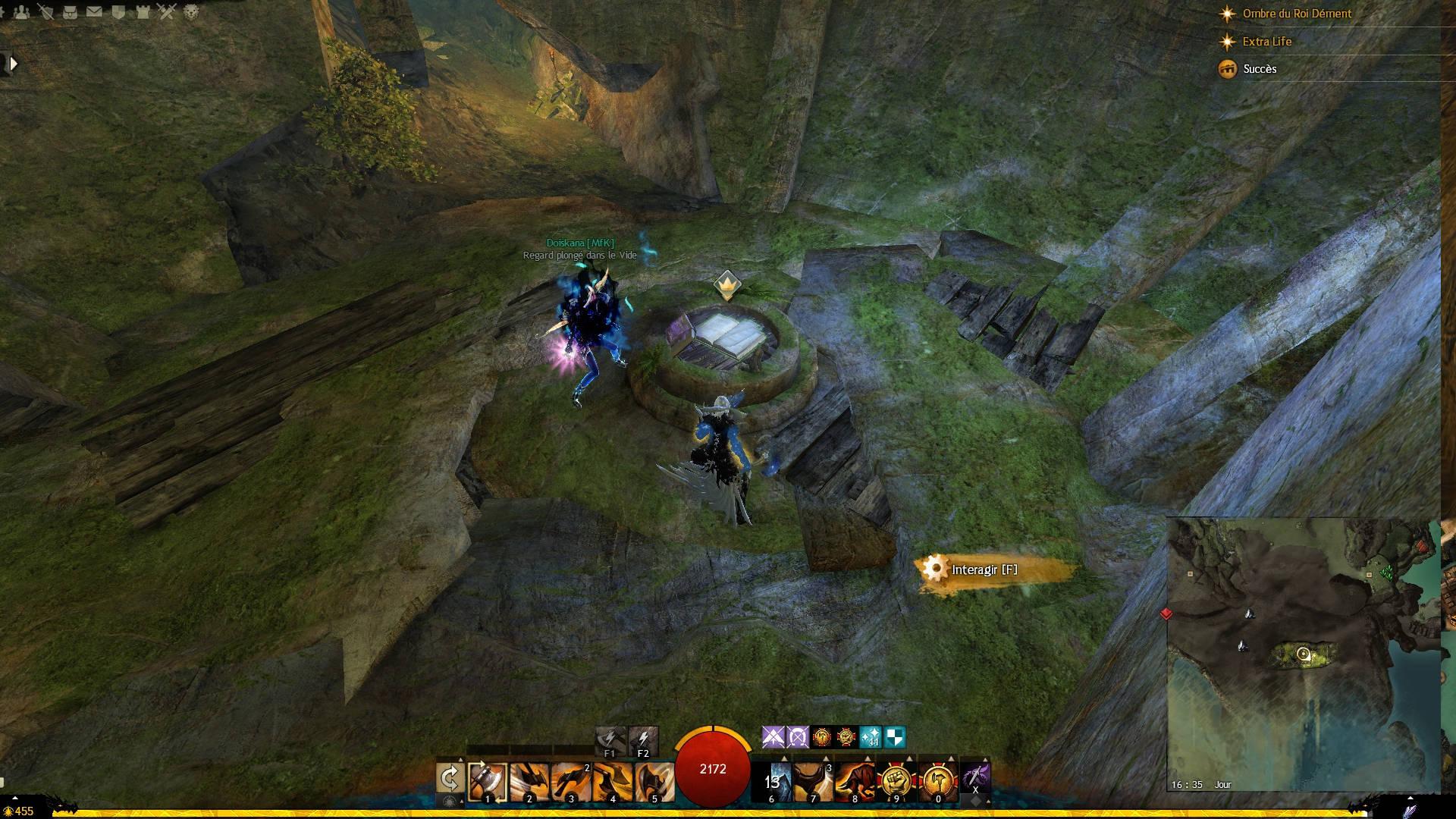The width and height of the screenshot is (1456, 819).
Task: Open the PvP crossed swords icon
Action: coord(167,11)
